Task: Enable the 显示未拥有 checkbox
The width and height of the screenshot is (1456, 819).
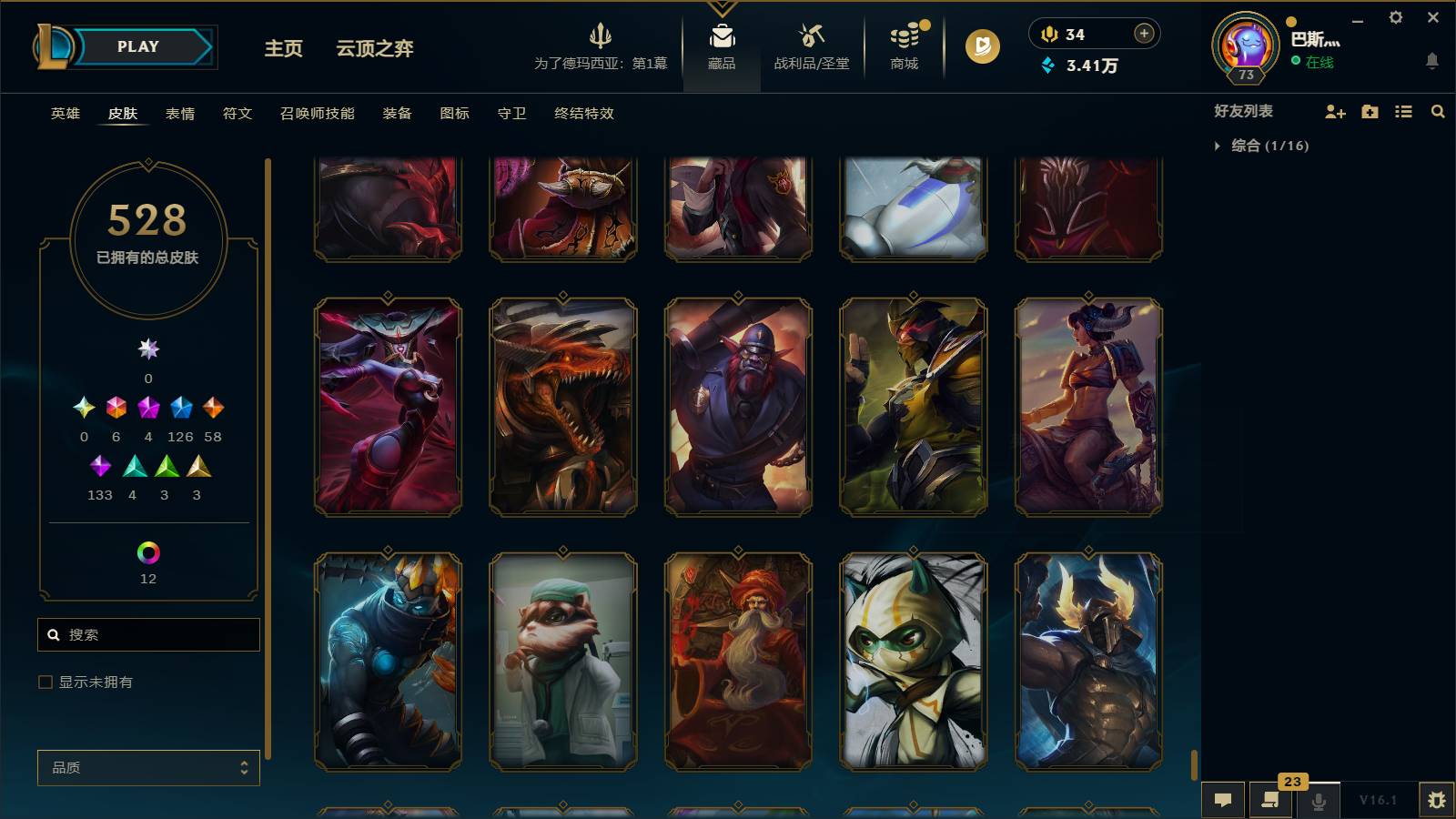Action: tap(43, 681)
